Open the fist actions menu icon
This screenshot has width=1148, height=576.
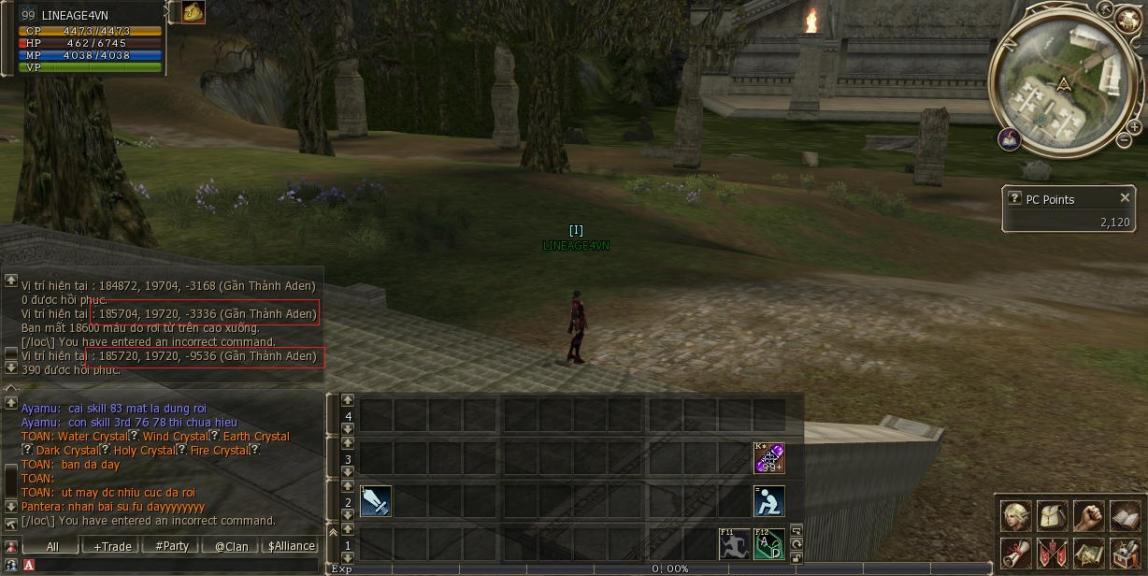pyautogui.click(x=1088, y=516)
